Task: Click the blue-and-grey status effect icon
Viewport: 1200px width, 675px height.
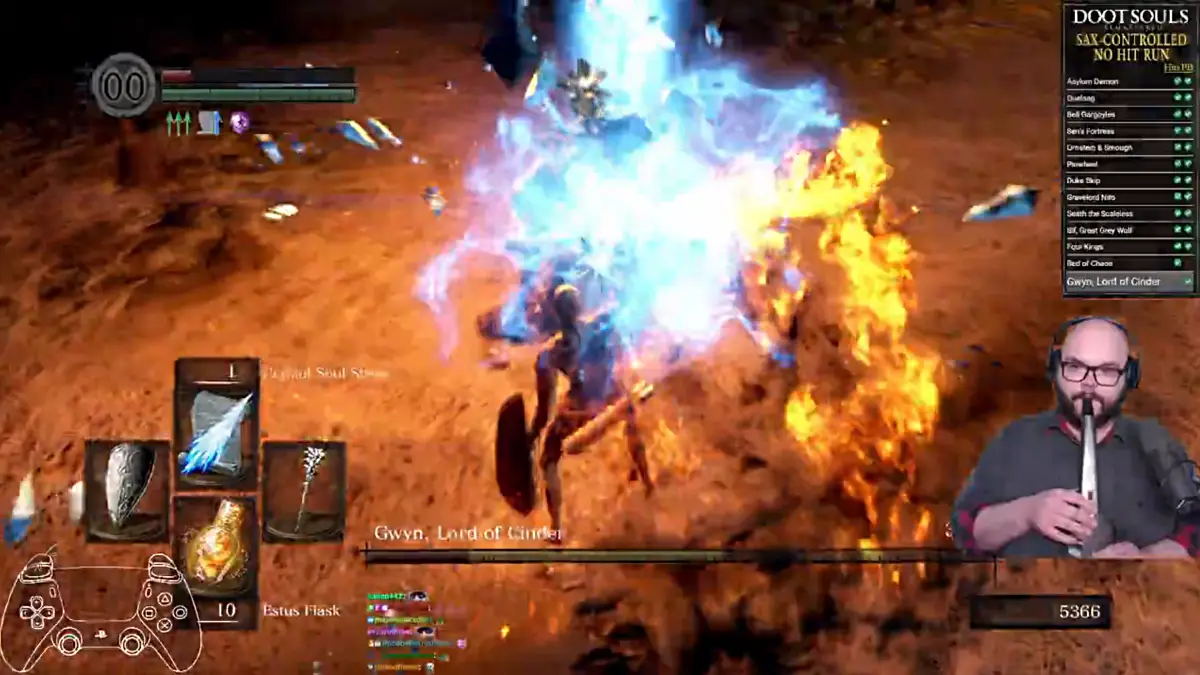Action: [x=209, y=123]
